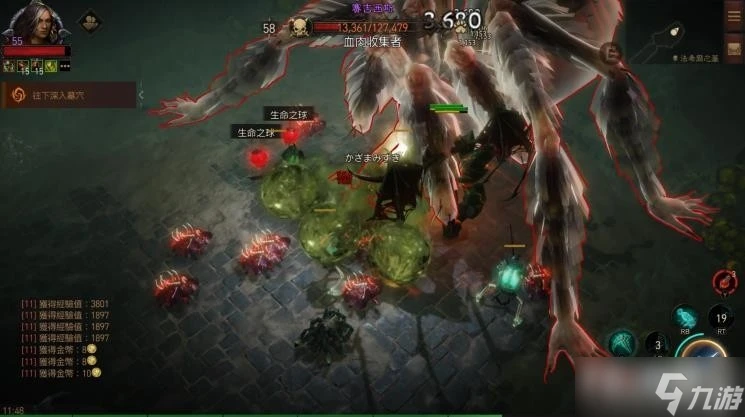Activate the red-ringed skill above the cooldown skill
This screenshot has height=417, width=745.
coord(727,282)
